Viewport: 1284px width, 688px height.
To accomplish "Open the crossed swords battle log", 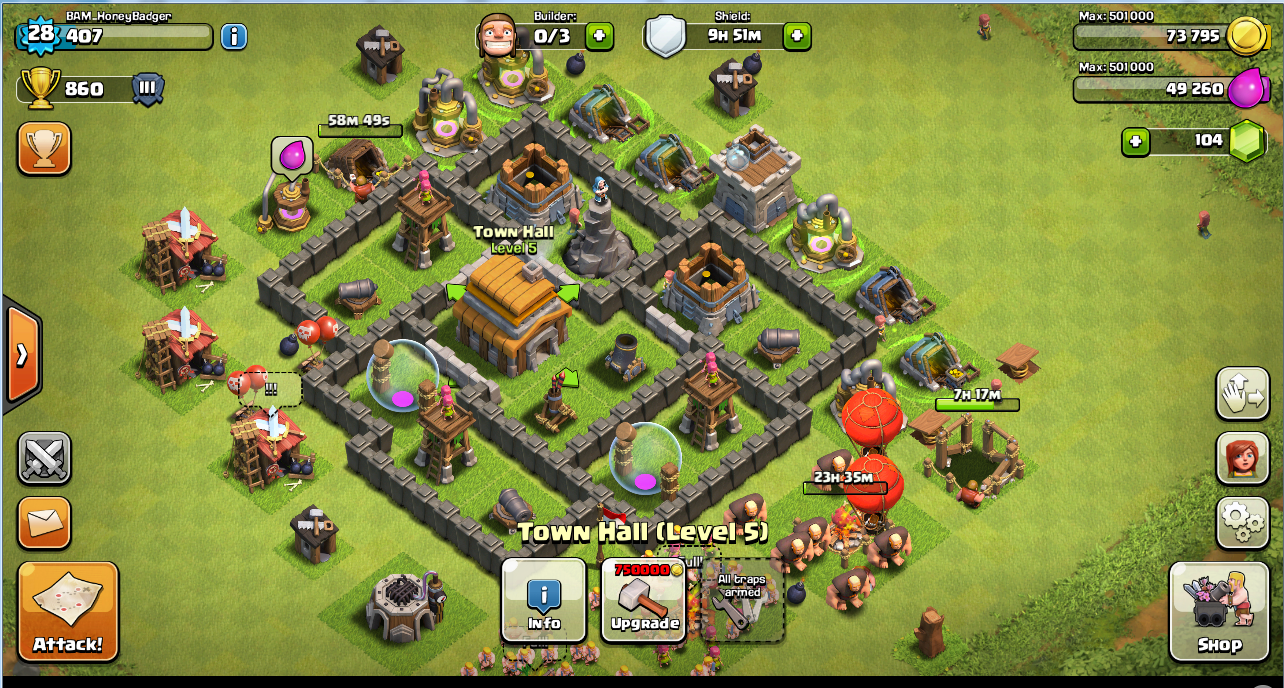I will (44, 458).
